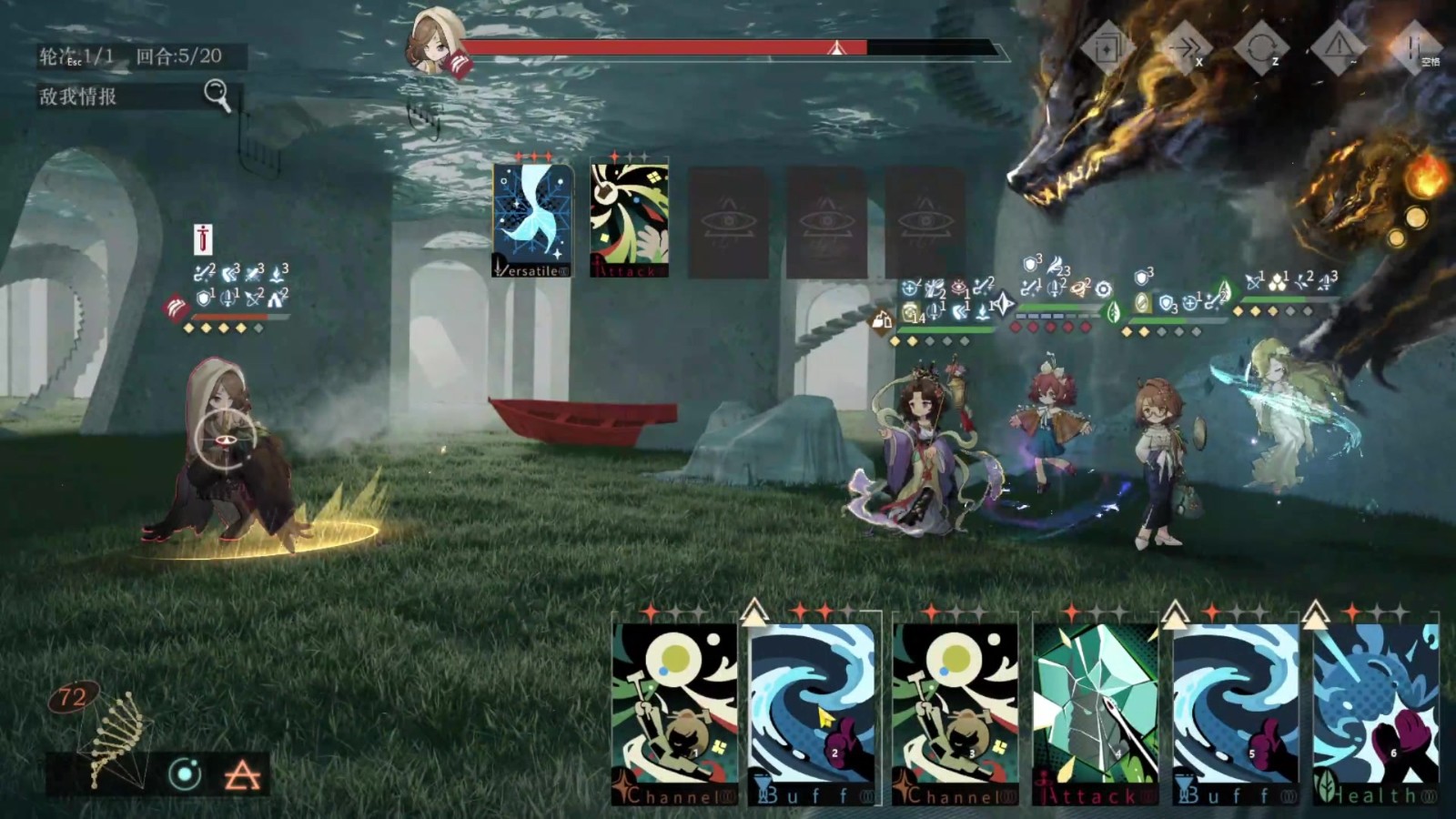Image resolution: width=1456 pixels, height=819 pixels.
Task: Toggle the circular arrows auto-battle button
Action: click(1261, 46)
